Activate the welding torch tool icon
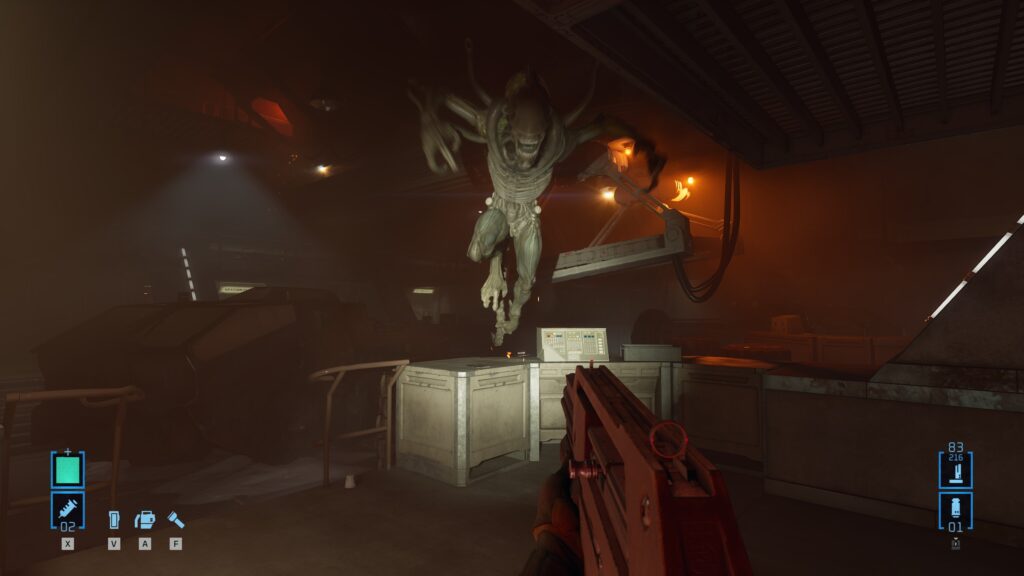 click(145, 520)
